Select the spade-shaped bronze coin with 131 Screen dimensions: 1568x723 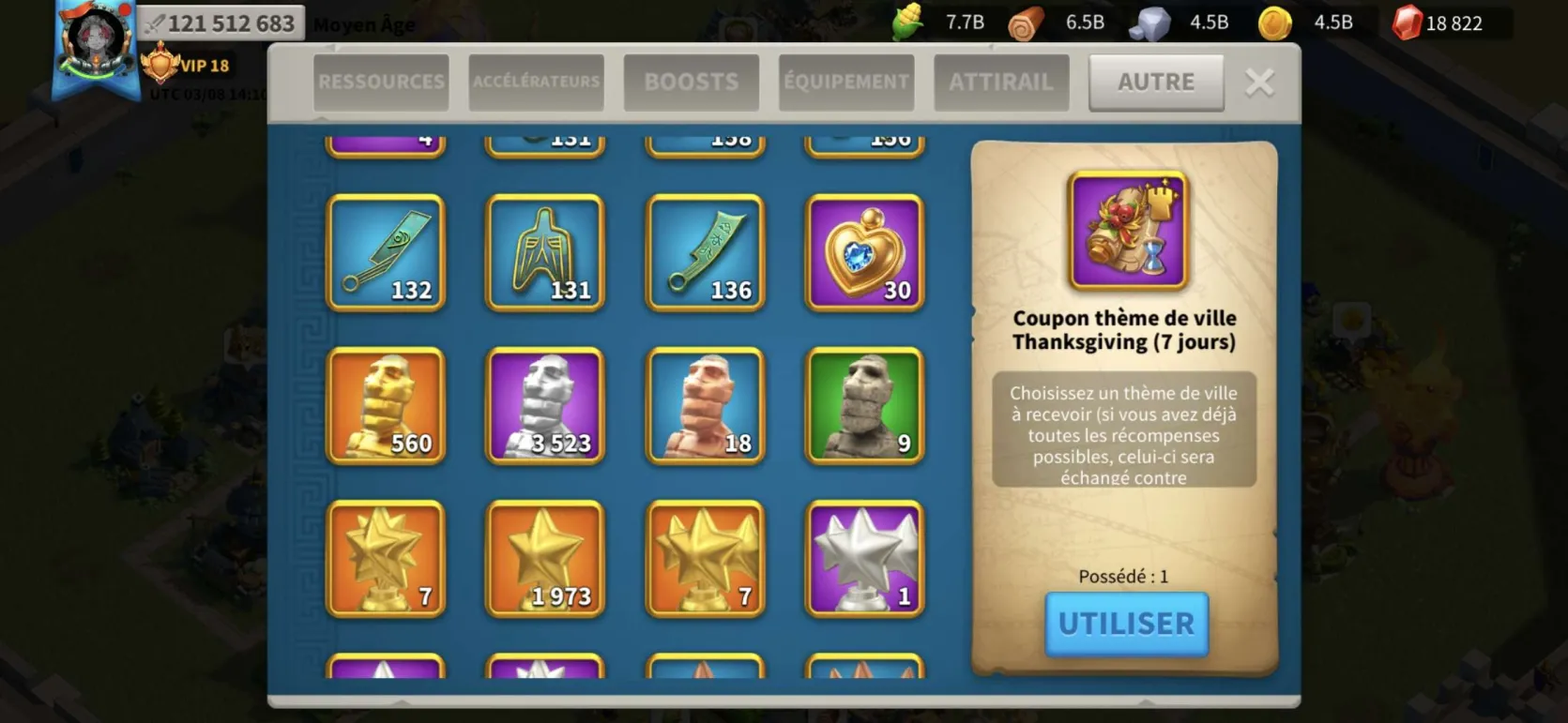tap(545, 253)
